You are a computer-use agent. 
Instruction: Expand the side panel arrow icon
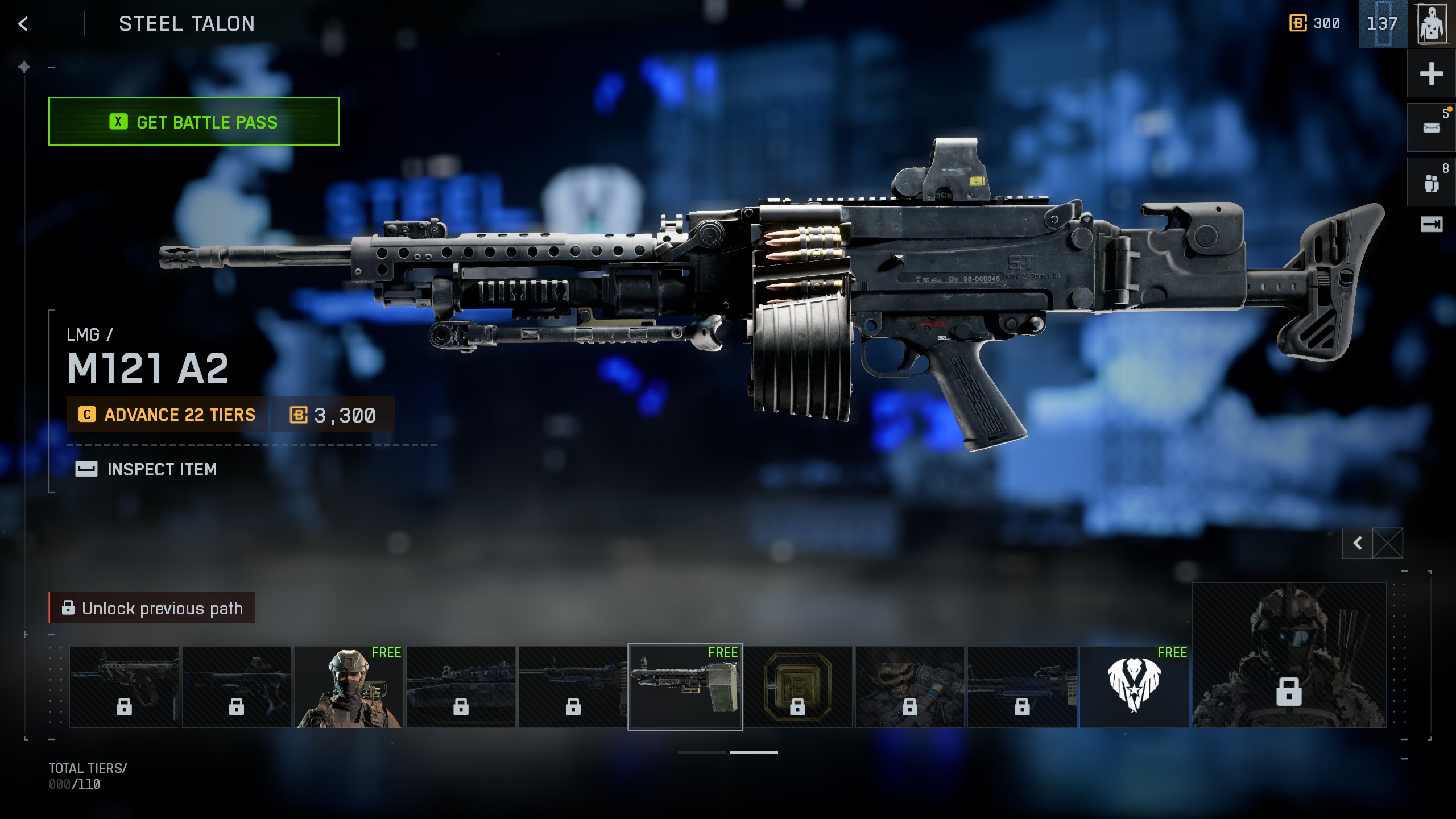[x=1431, y=225]
